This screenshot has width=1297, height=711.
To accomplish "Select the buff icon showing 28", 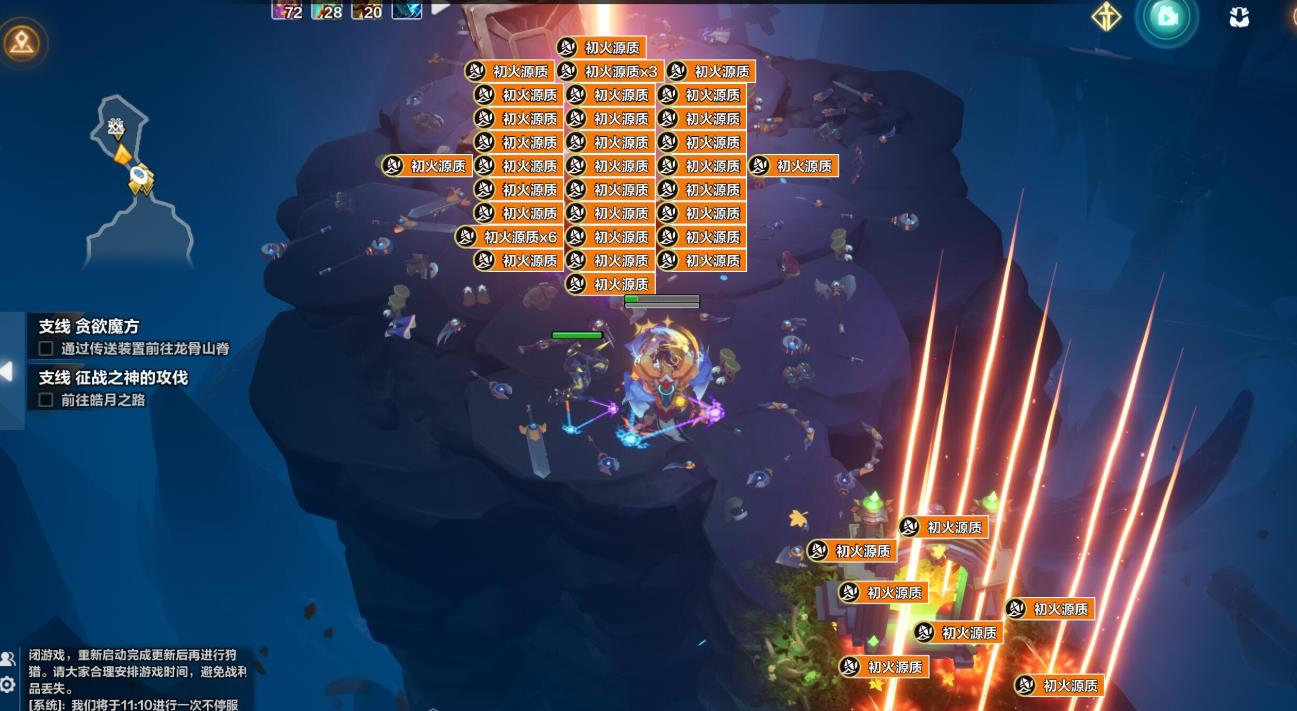I will tap(327, 10).
